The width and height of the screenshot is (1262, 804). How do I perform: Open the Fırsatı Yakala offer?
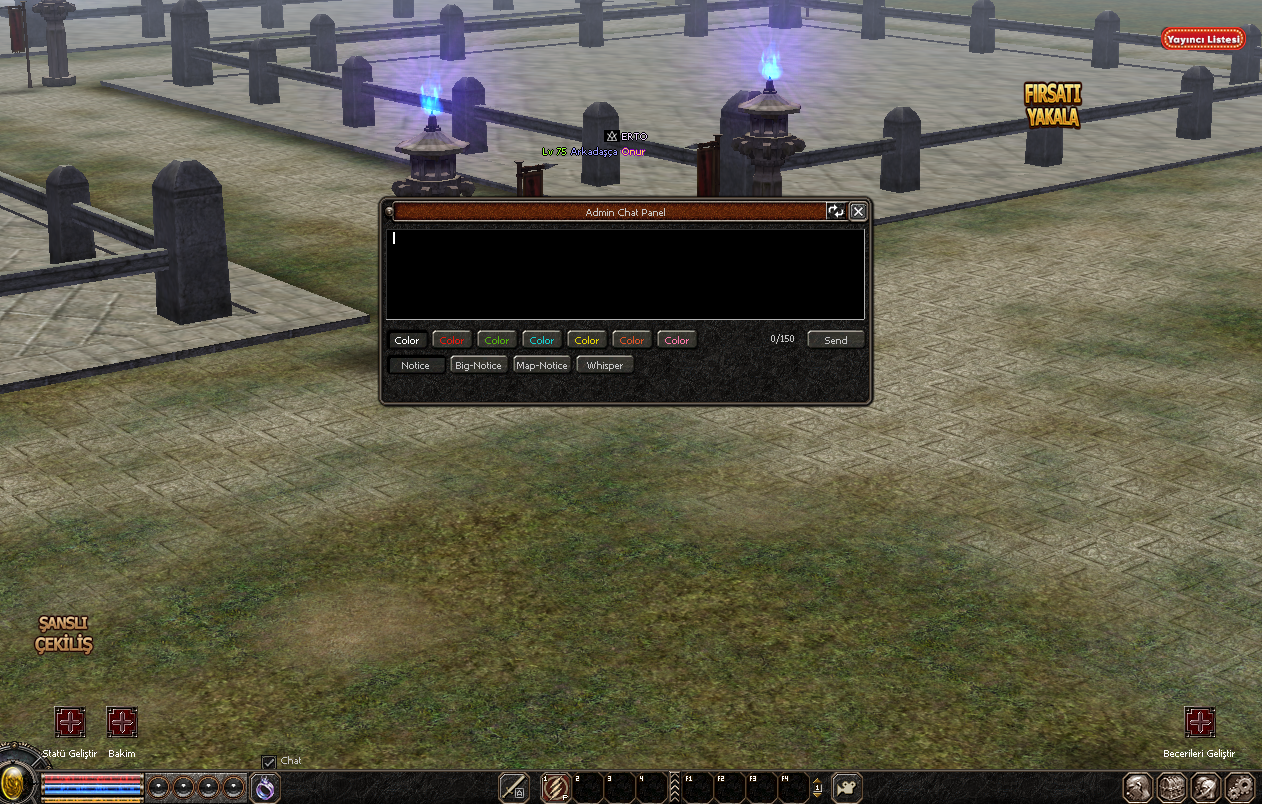pyautogui.click(x=1052, y=105)
